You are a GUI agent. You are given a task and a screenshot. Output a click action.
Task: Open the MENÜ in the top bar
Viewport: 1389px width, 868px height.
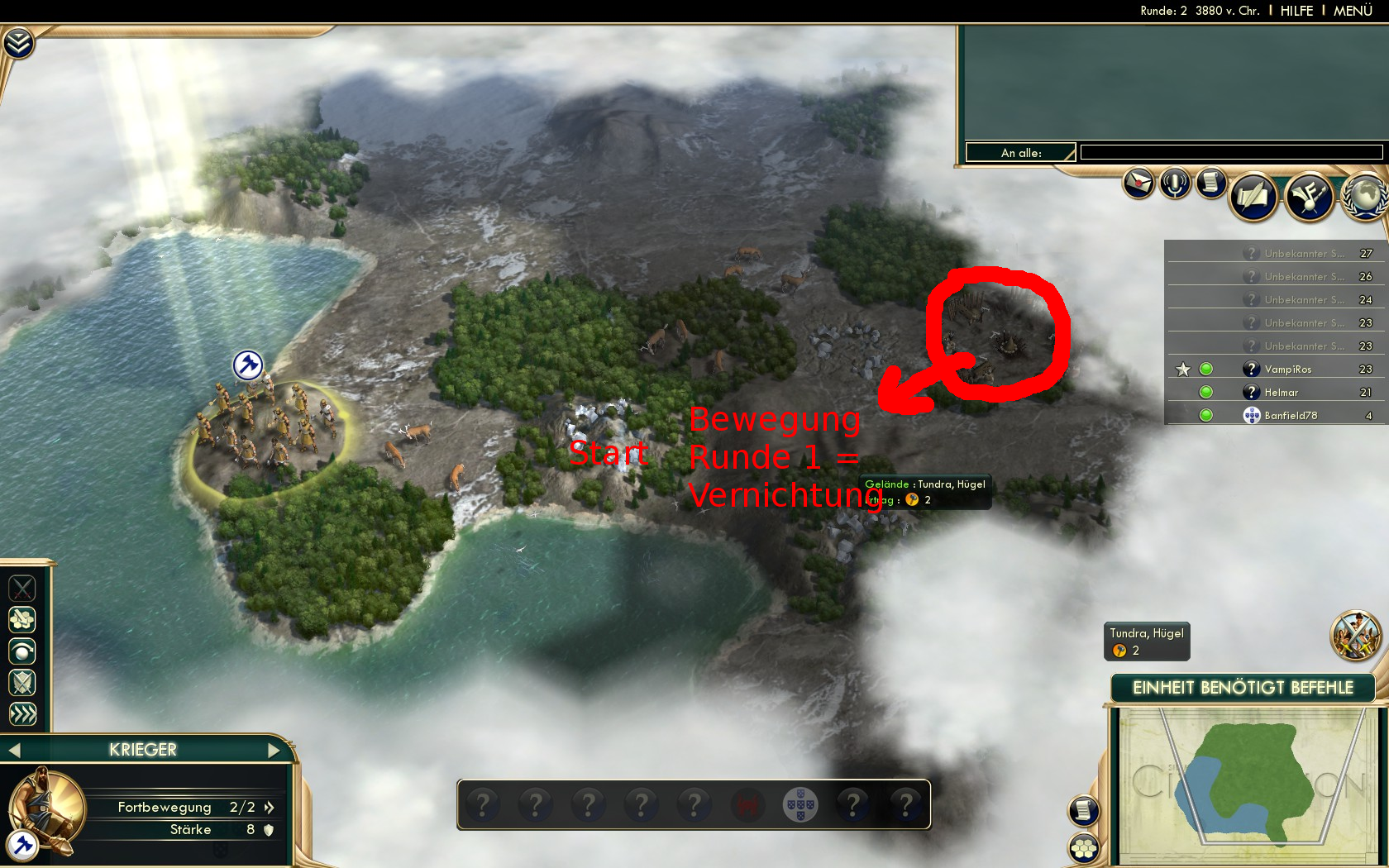point(1353,11)
